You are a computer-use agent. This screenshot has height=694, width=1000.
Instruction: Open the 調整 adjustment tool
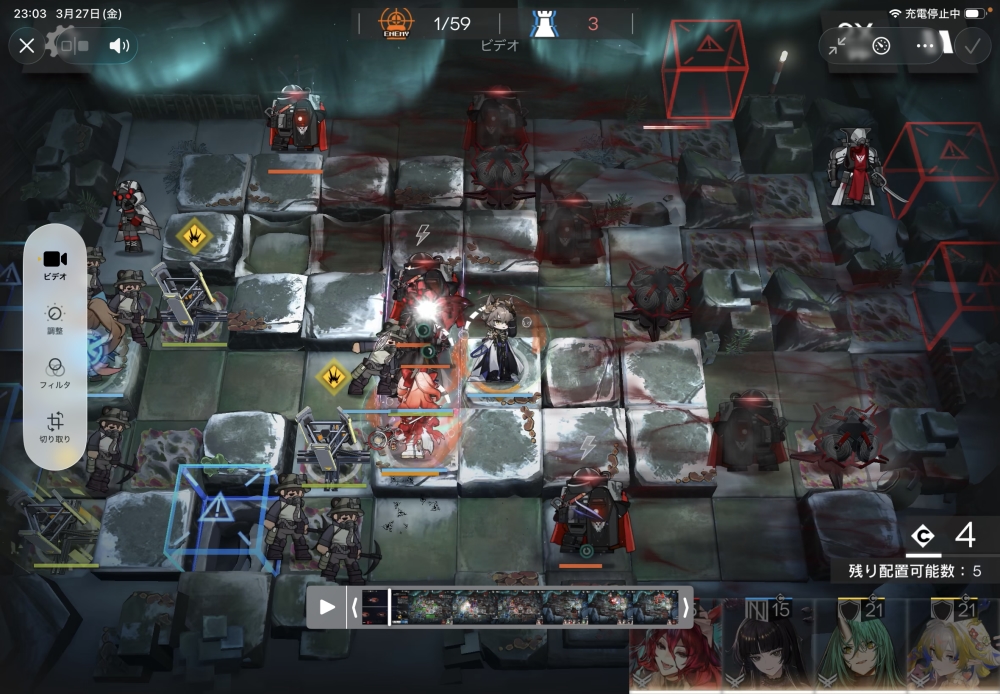coord(55,319)
